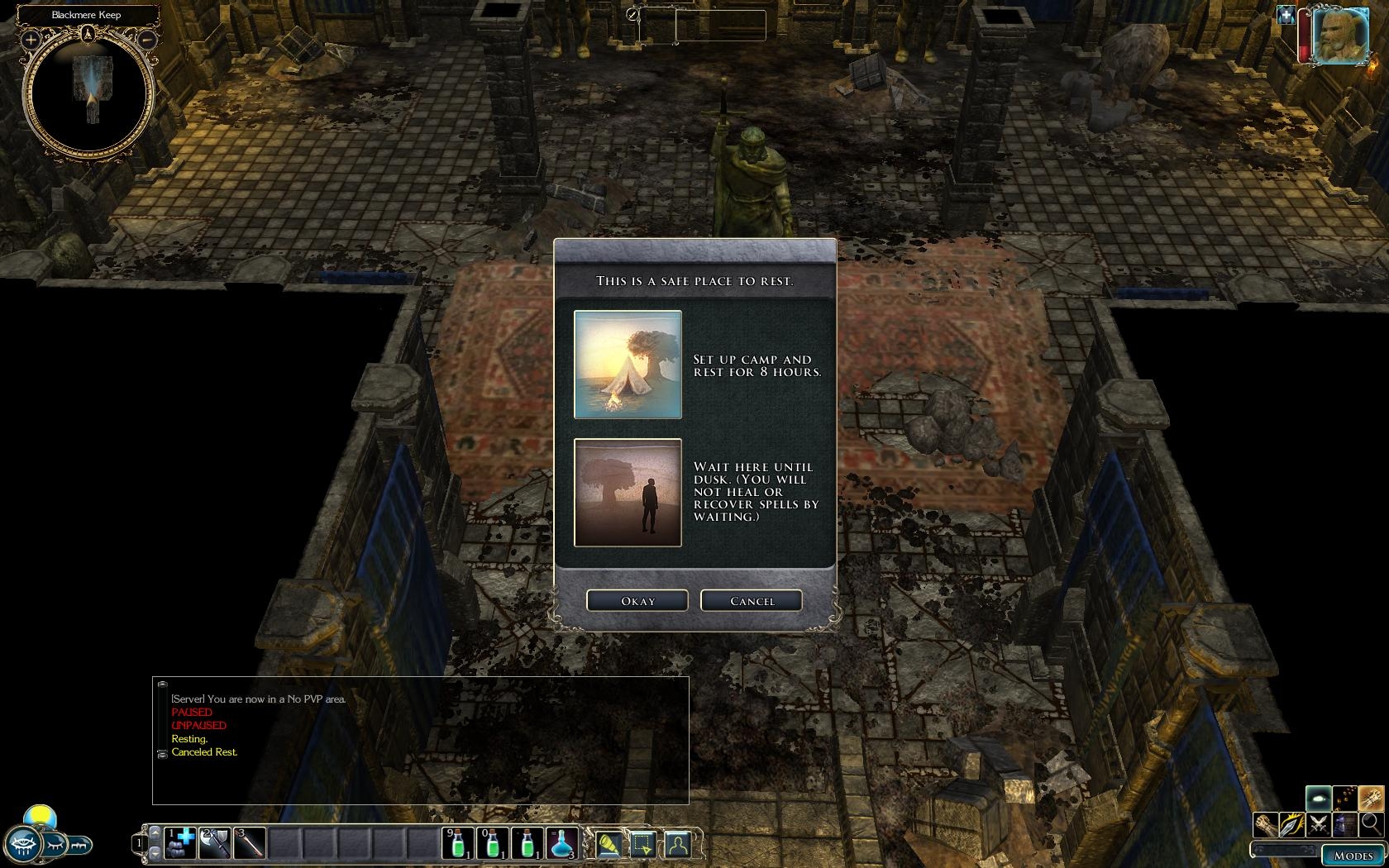Image resolution: width=1389 pixels, height=868 pixels.
Task: Open the Blackmere Keep minimap
Action: coord(88,91)
